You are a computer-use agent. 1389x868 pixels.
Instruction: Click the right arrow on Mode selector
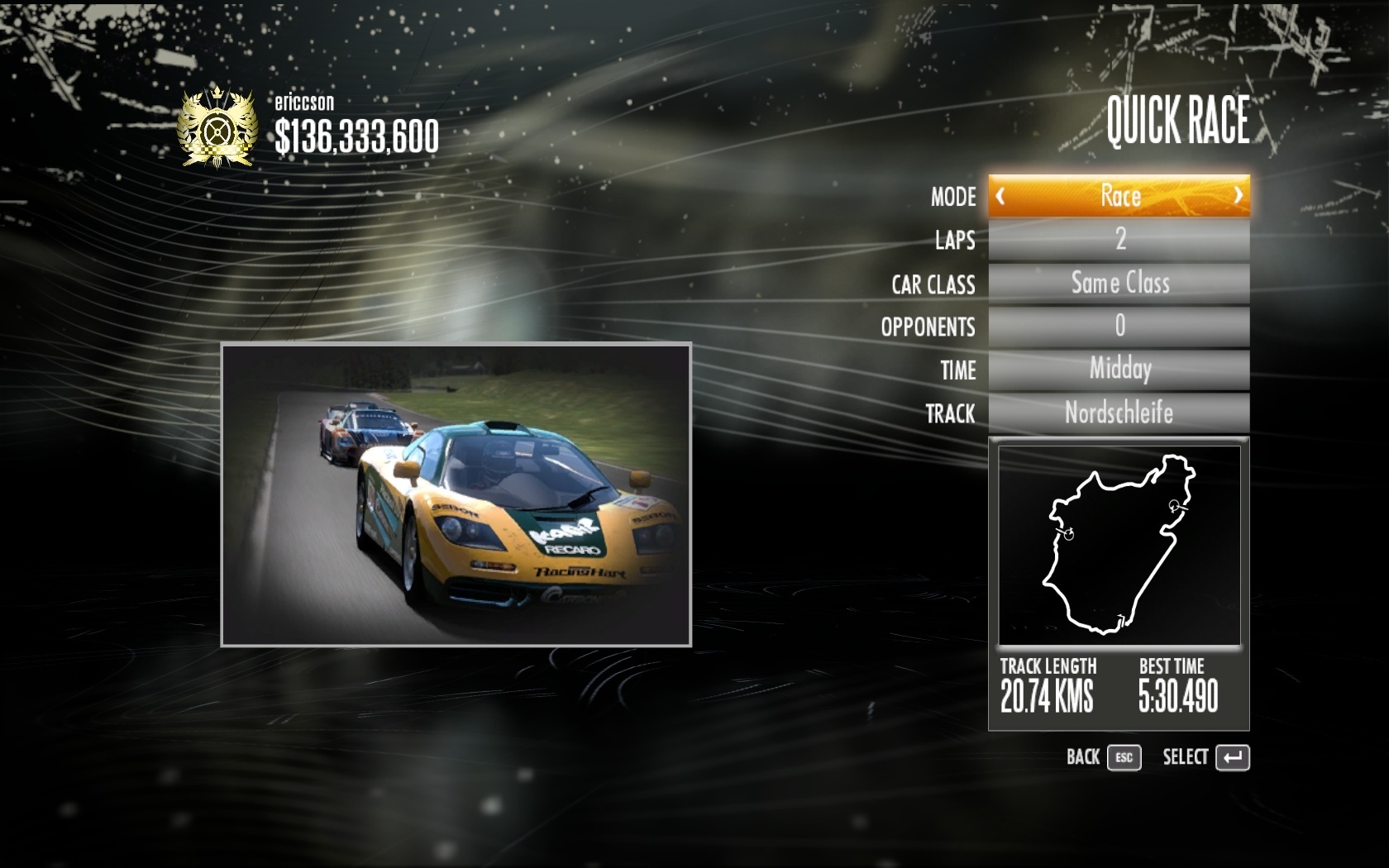[x=1238, y=196]
